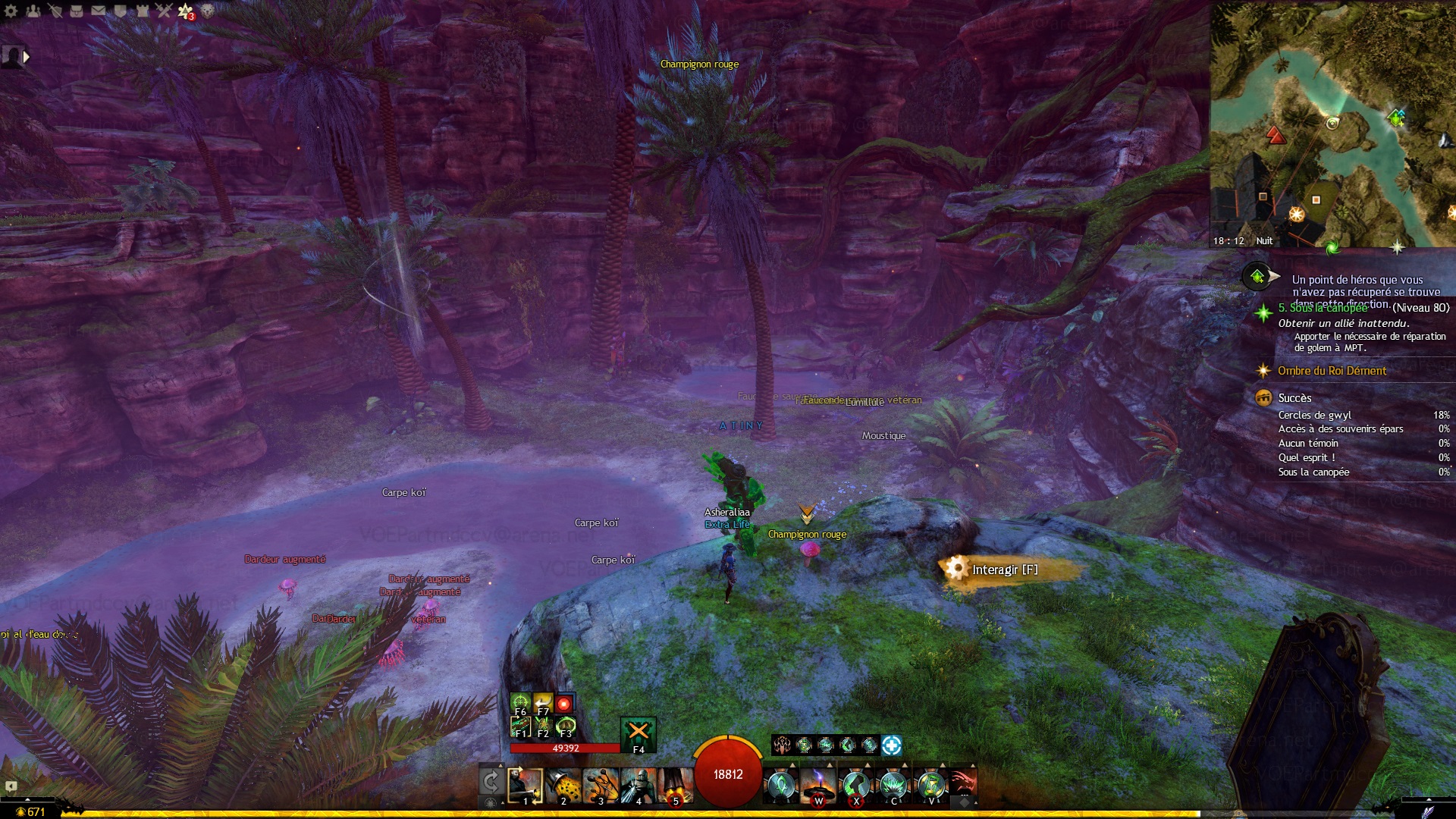Expand the party portrait arrow
The image size is (1456, 819).
[27, 56]
